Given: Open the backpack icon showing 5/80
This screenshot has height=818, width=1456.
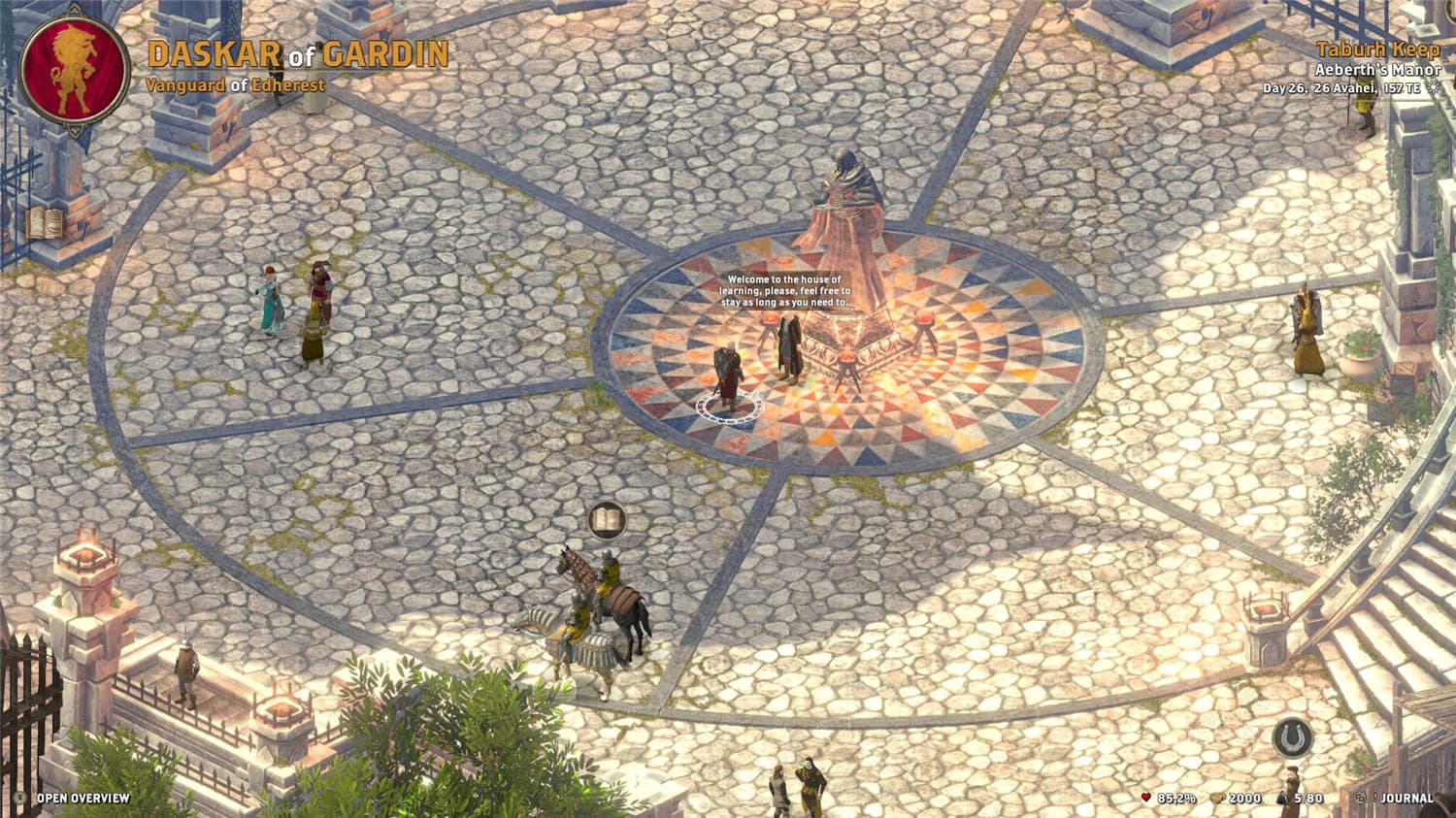Looking at the screenshot, I should click(1281, 799).
